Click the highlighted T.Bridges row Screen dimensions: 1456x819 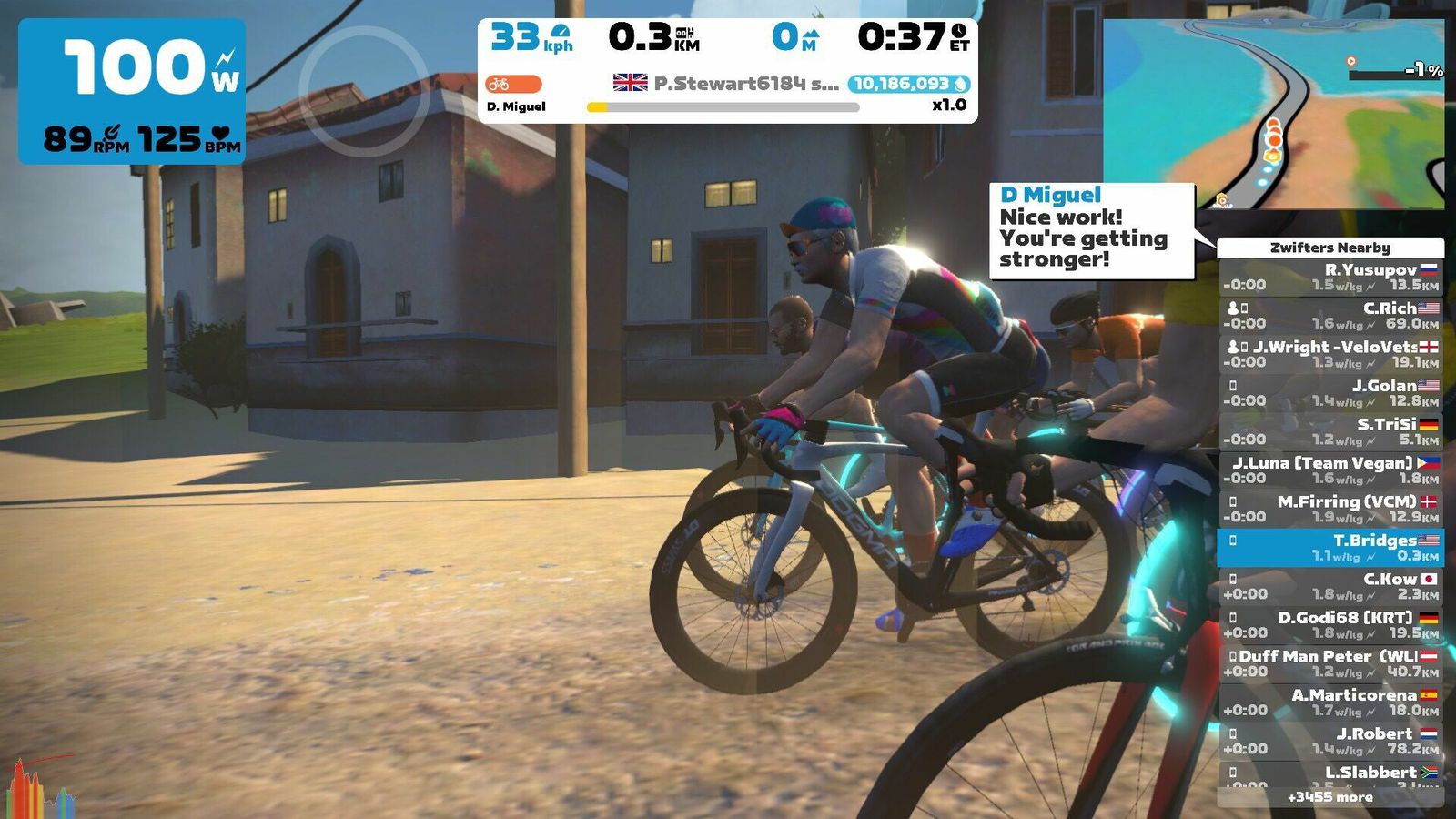point(1330,547)
